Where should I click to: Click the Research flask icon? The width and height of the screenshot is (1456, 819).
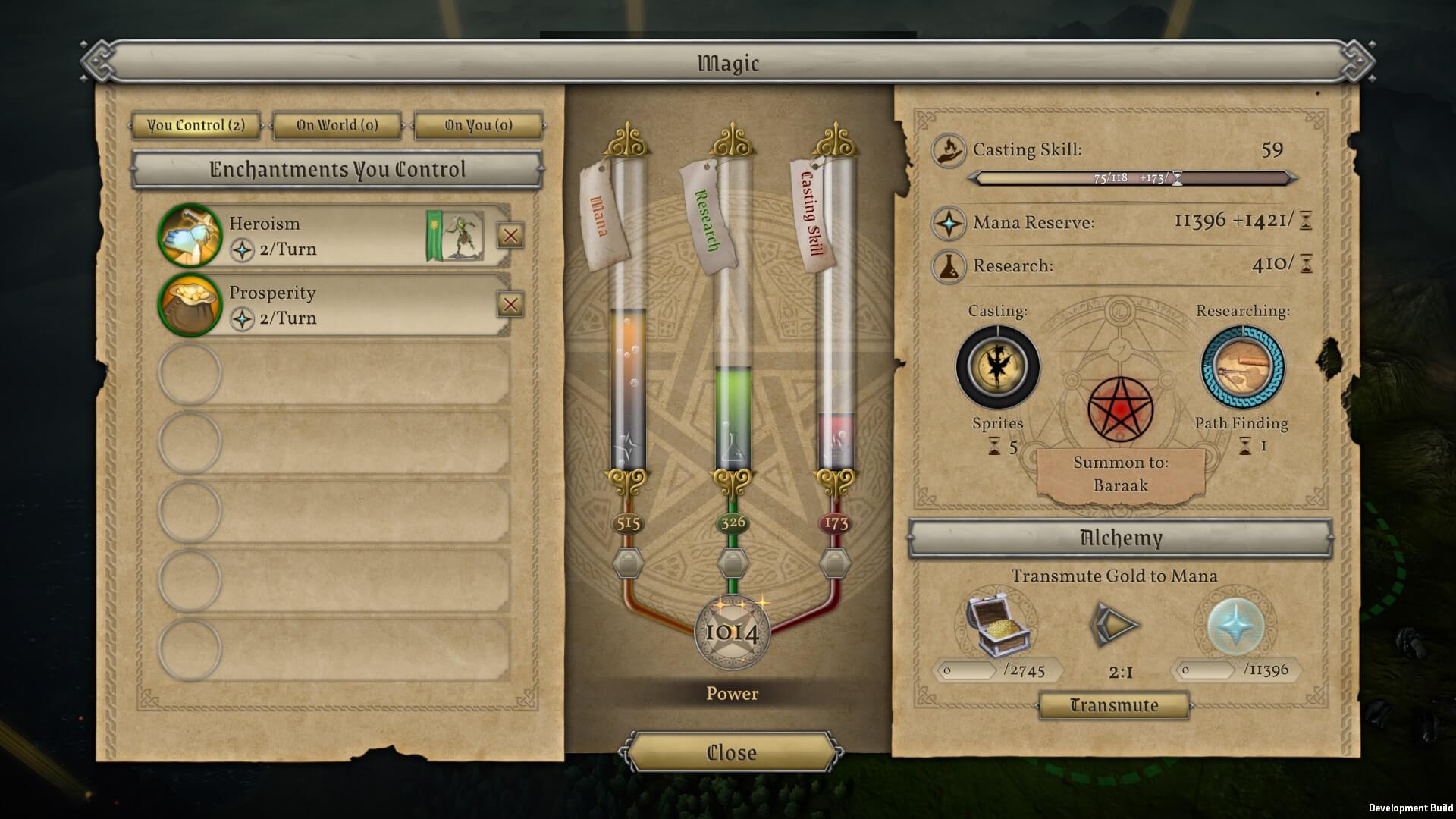(x=948, y=266)
